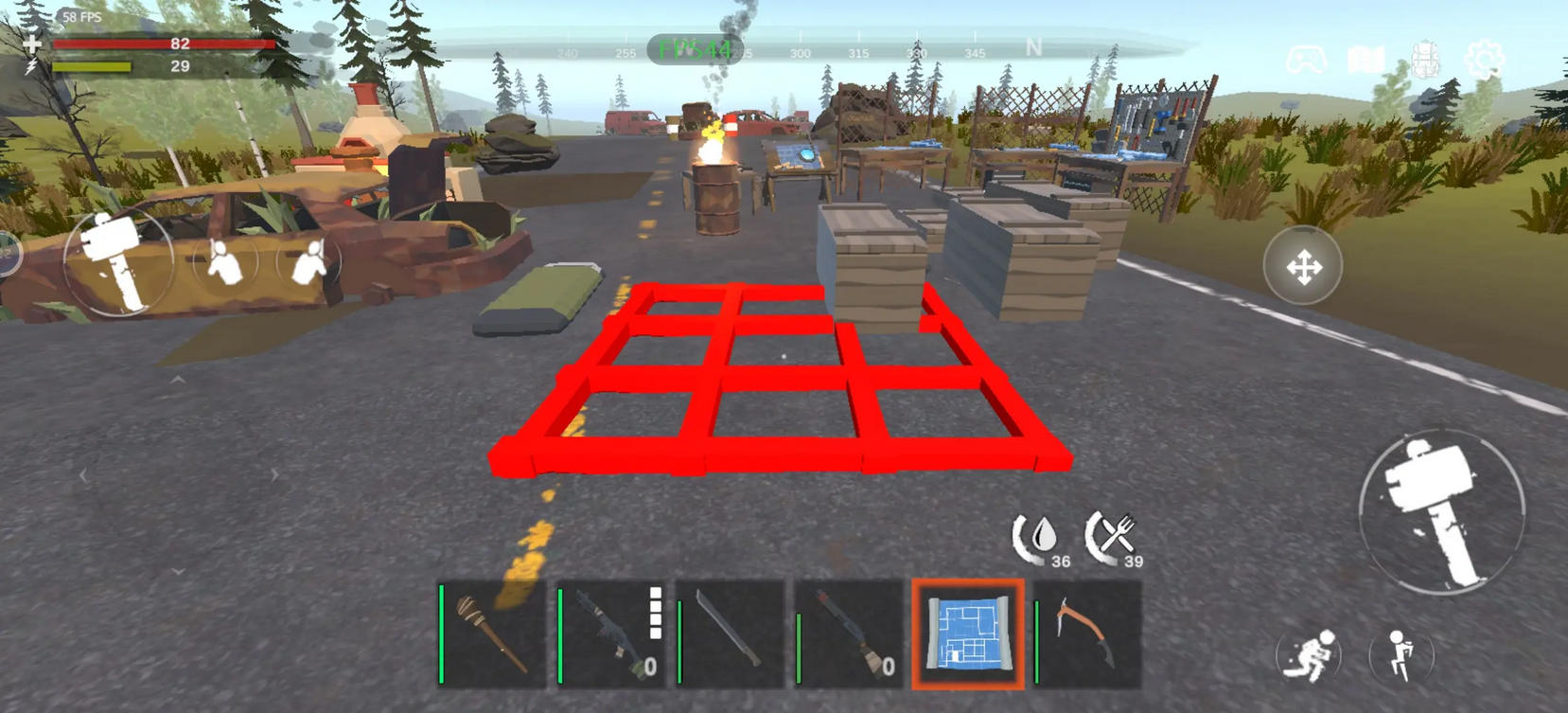1568x713 pixels.
Task: Switch to the shotgun slot
Action: [x=849, y=634]
